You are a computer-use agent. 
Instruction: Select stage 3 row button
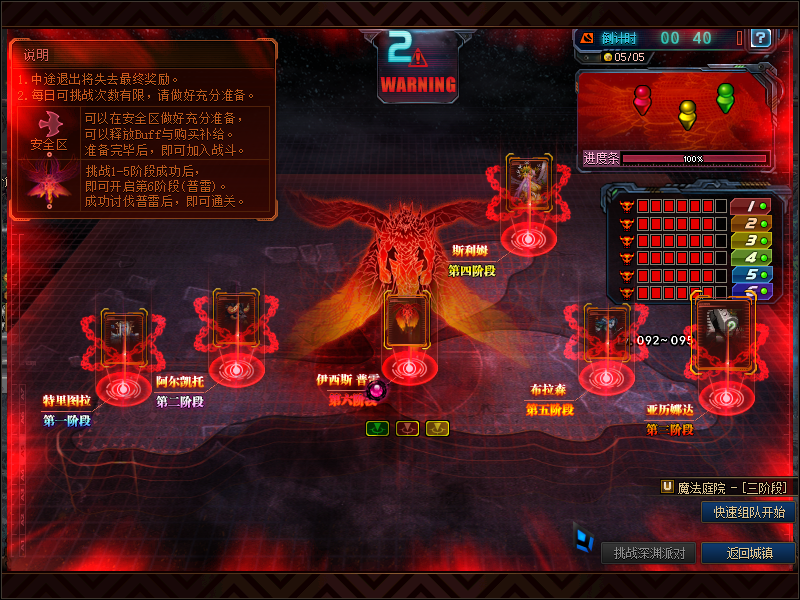750,240
